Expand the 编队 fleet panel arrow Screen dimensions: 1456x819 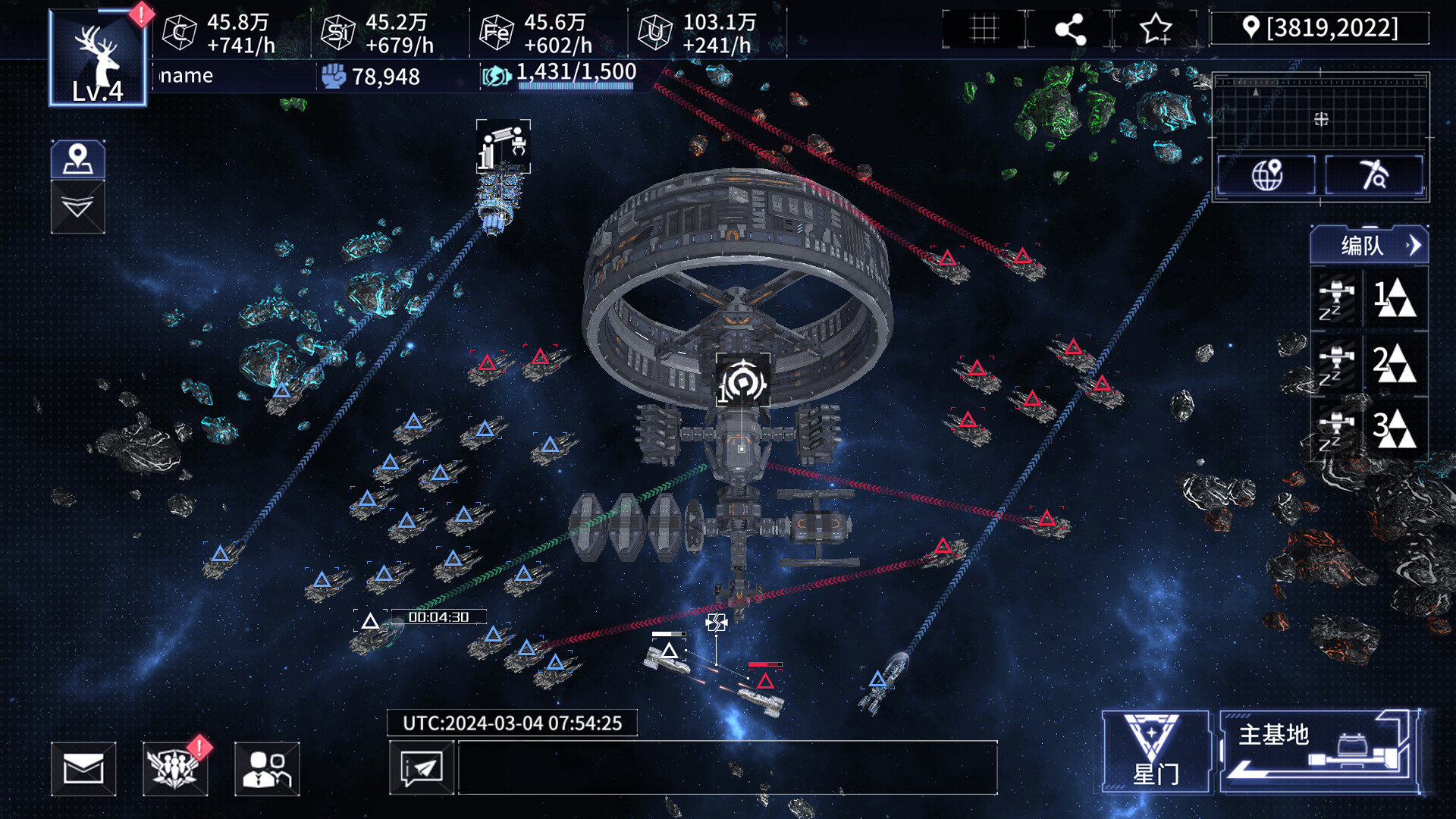click(1413, 246)
